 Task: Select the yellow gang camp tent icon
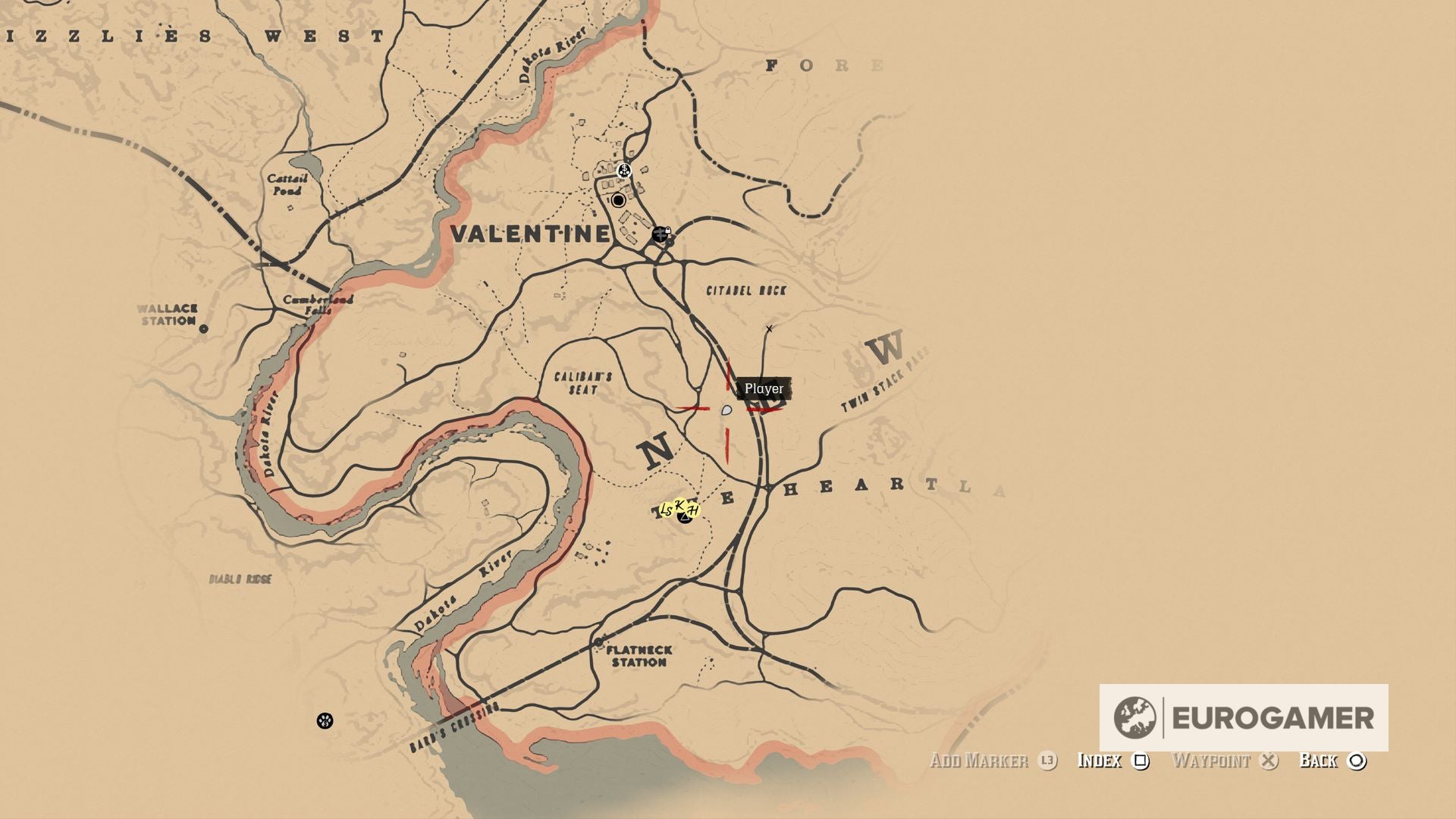[x=685, y=519]
